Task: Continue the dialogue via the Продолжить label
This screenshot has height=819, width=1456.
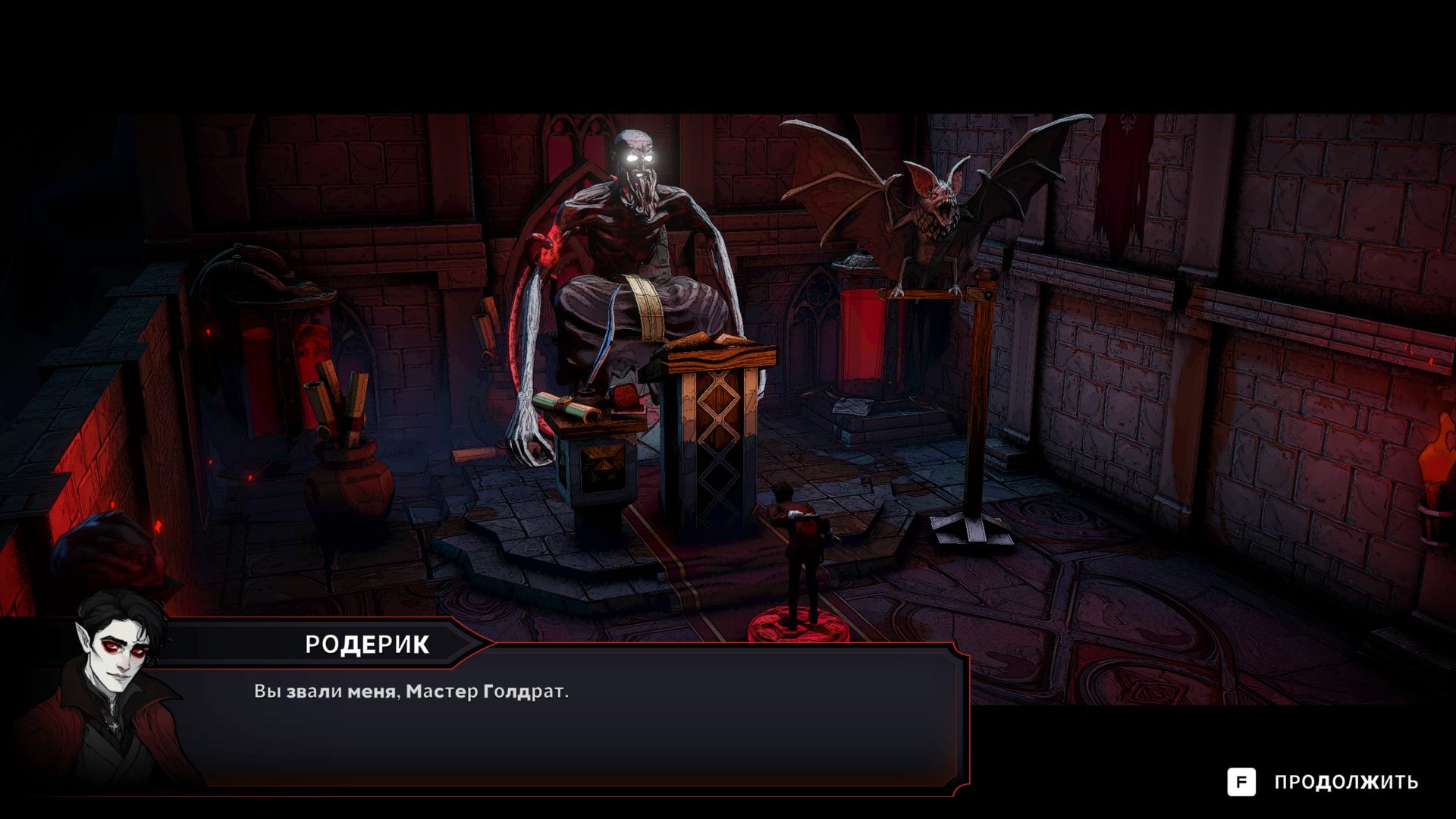Action: point(1345,782)
